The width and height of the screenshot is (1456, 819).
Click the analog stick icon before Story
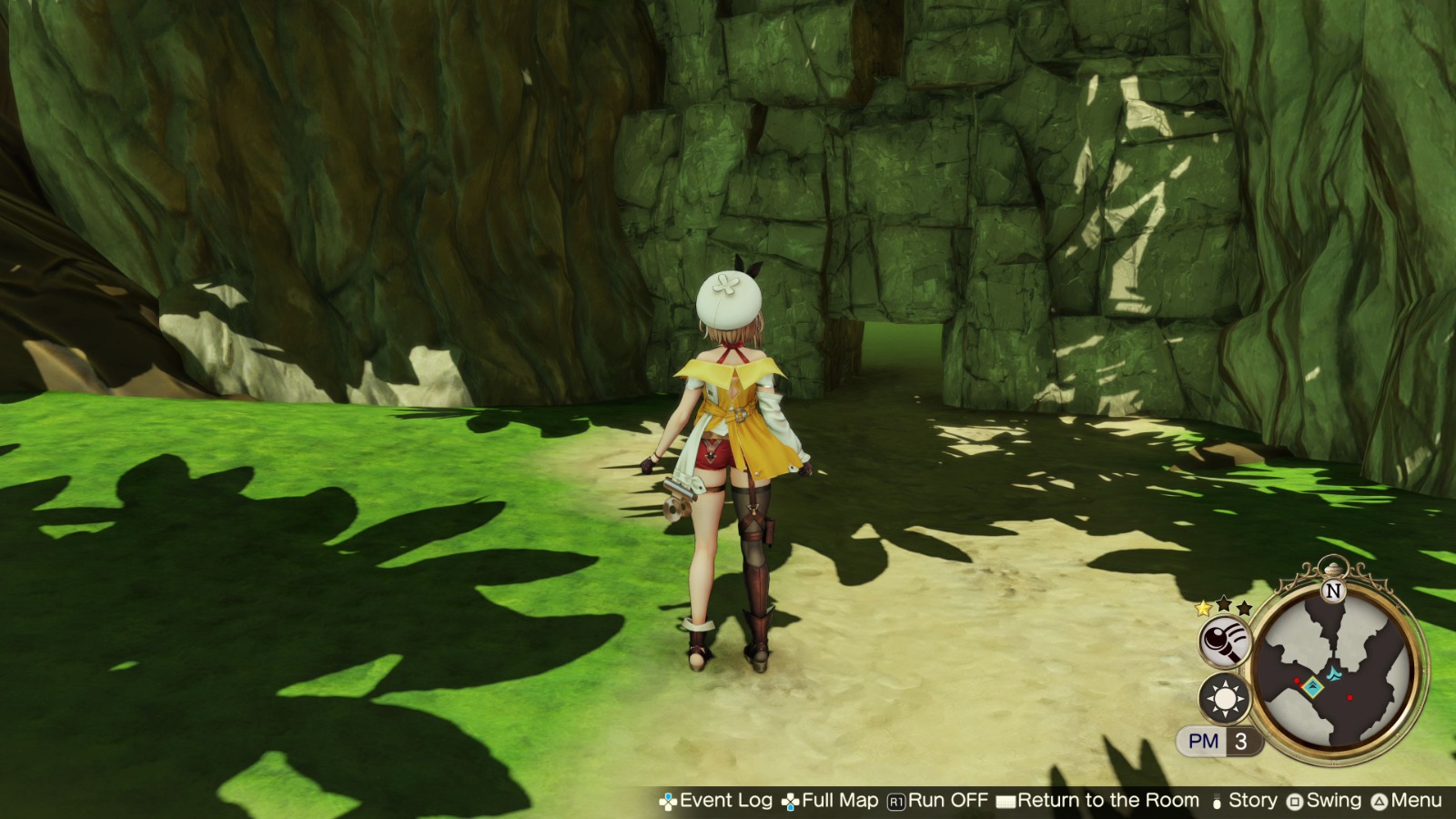(x=1218, y=802)
